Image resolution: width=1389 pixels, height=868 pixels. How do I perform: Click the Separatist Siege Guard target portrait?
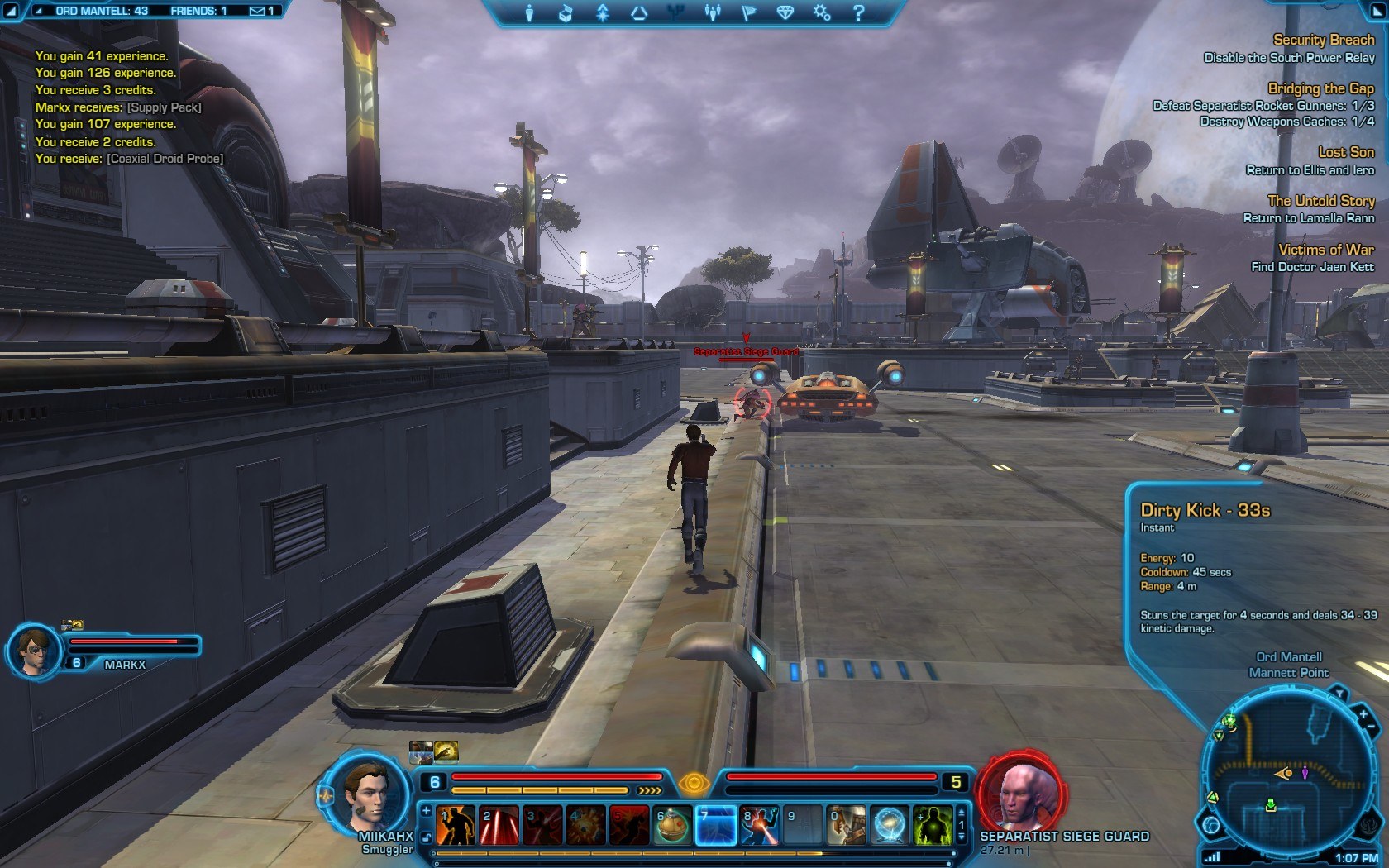click(x=1020, y=794)
